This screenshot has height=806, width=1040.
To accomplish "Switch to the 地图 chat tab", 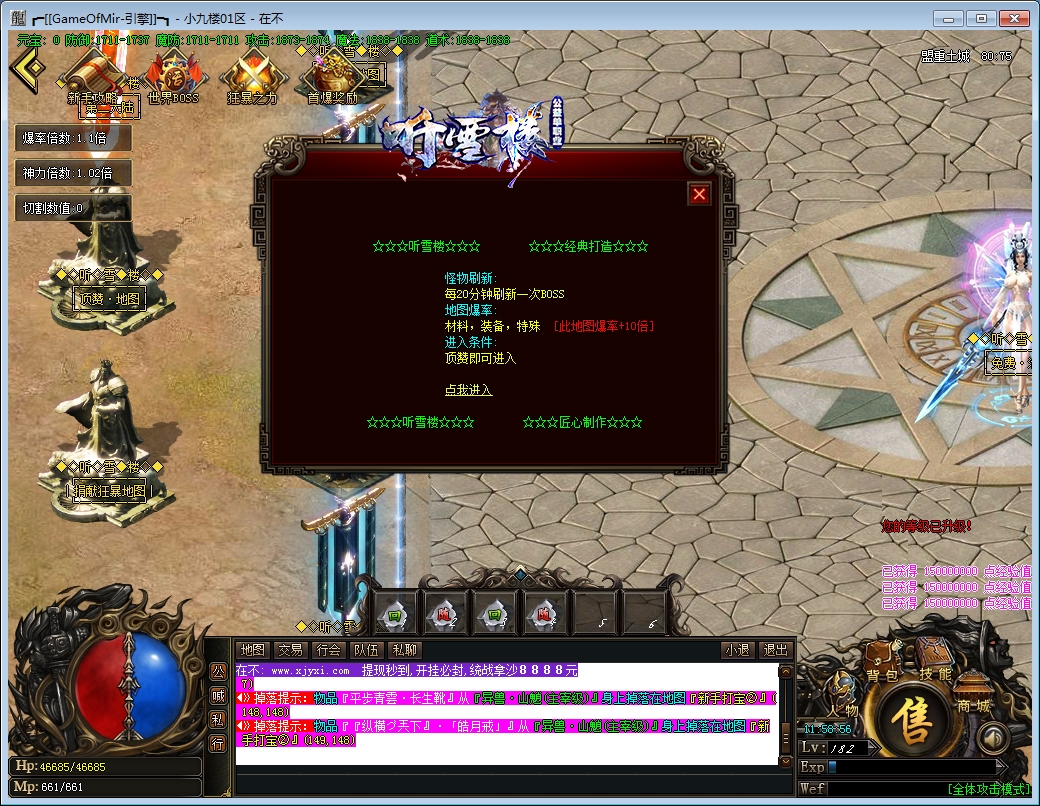I will tap(254, 650).
